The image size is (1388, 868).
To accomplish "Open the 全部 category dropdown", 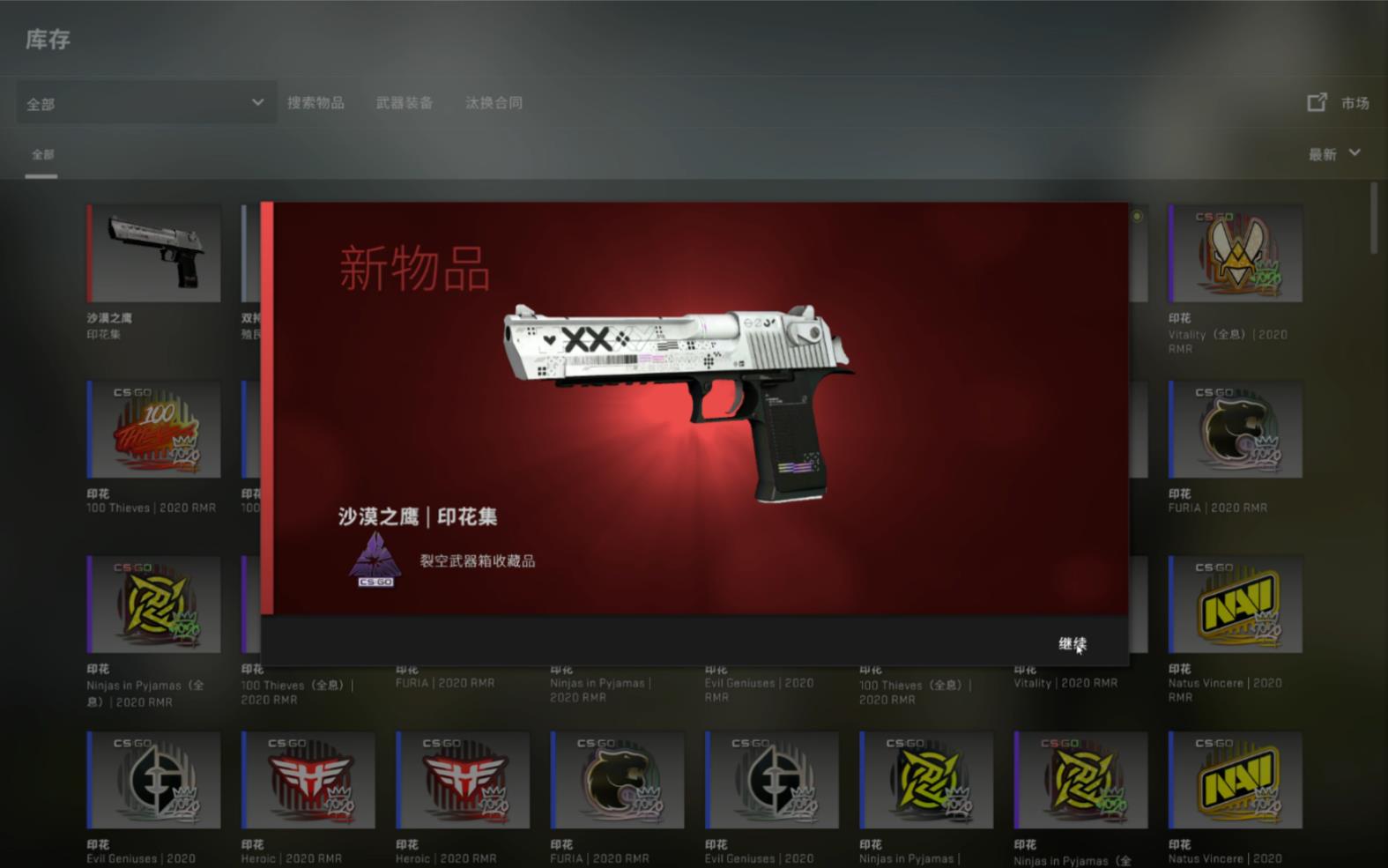I will pyautogui.click(x=145, y=103).
